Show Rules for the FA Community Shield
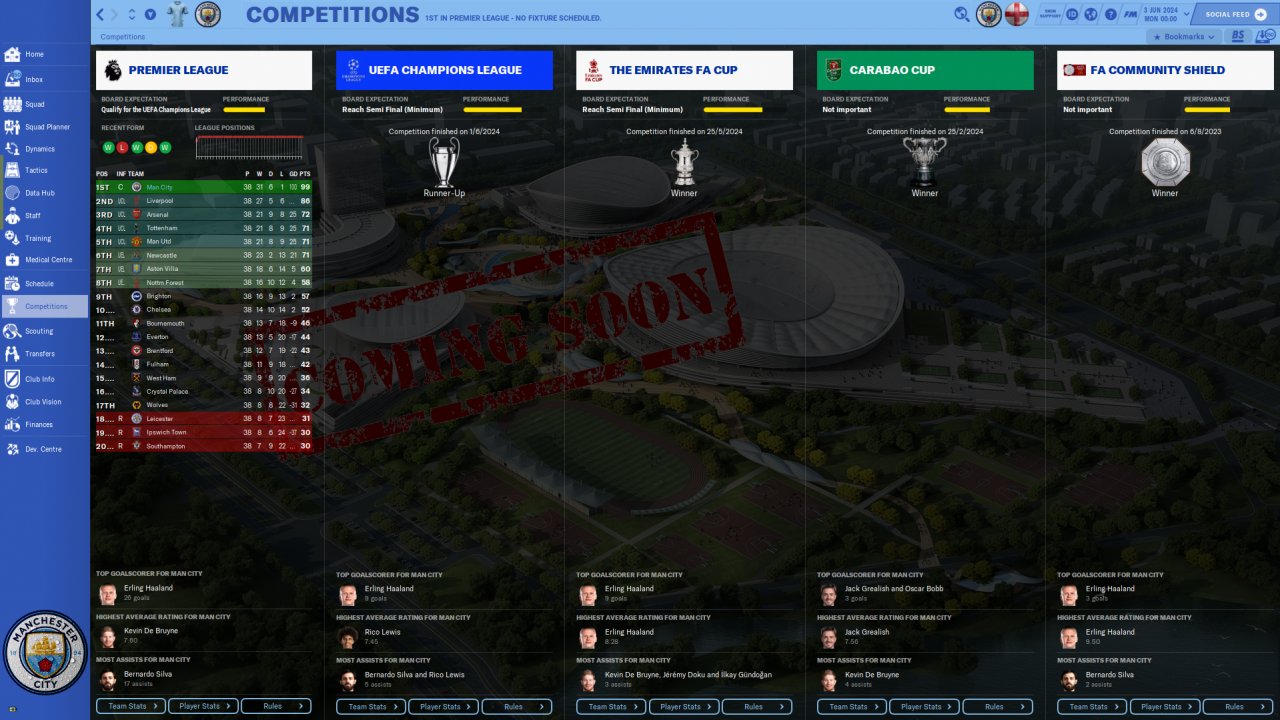This screenshot has width=1280, height=720. (1236, 706)
